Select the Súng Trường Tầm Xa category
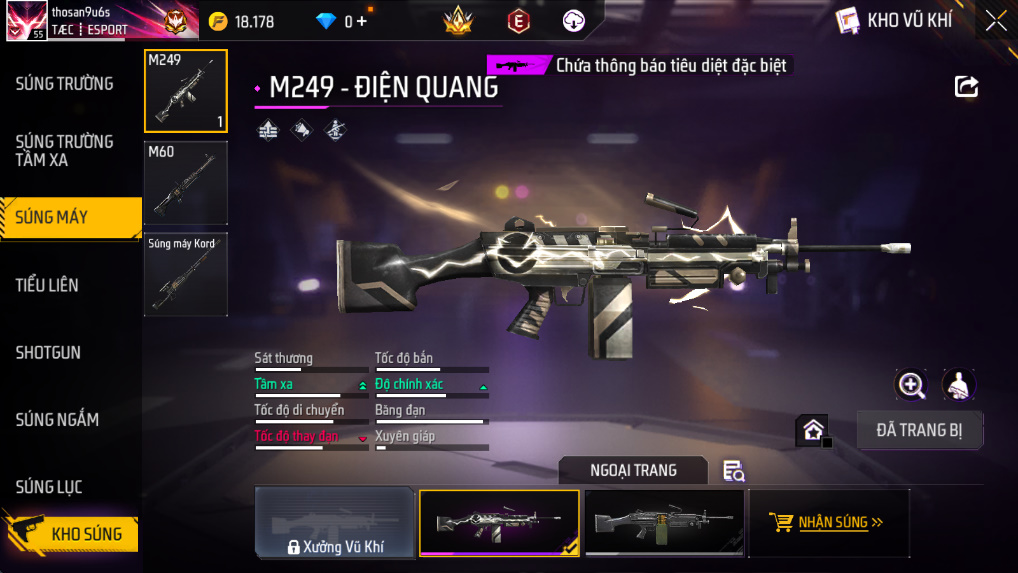This screenshot has height=573, width=1018. tap(64, 150)
